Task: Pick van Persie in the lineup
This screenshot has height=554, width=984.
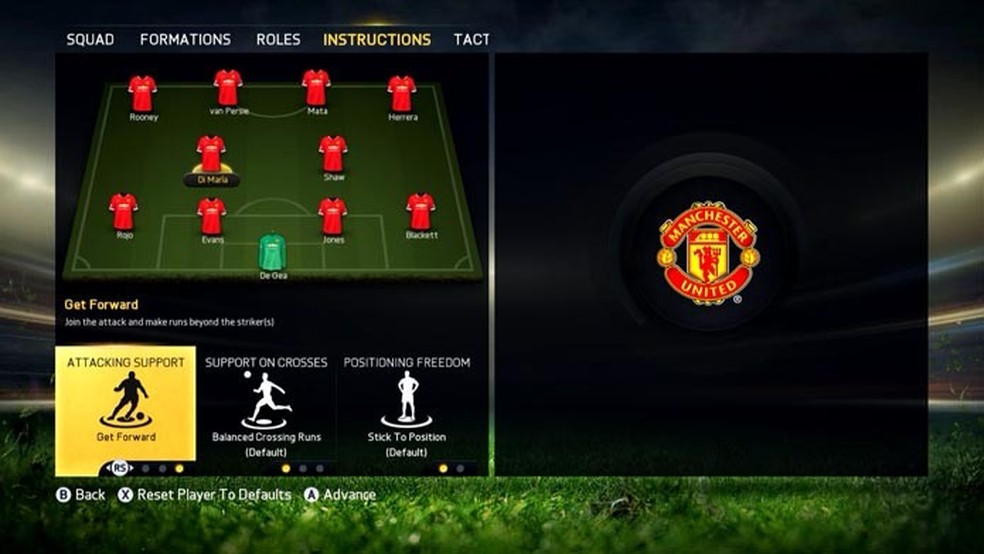Action: [228, 88]
